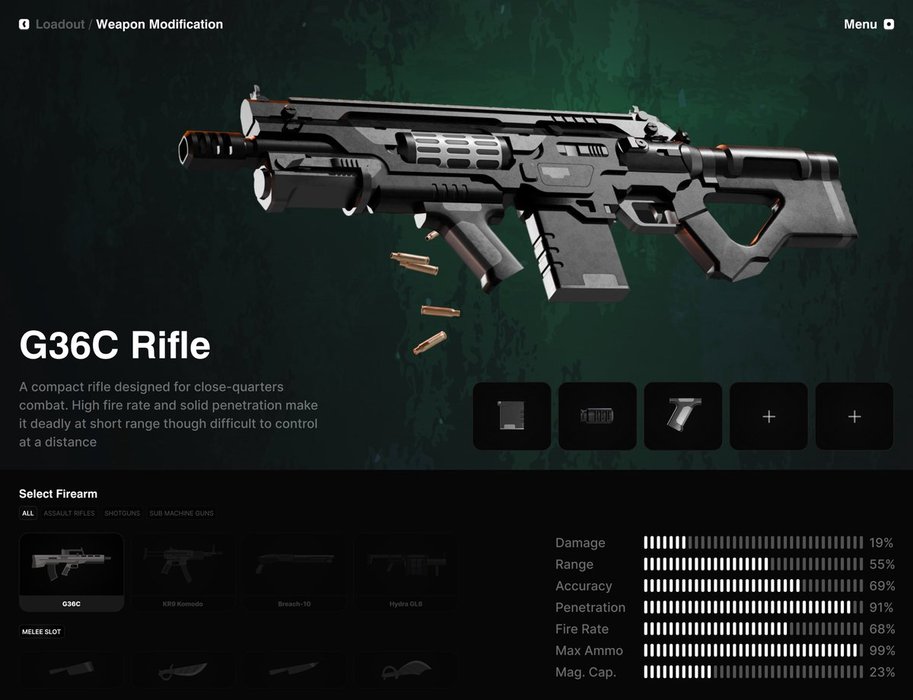Open the Menu in the top corner
Viewport: 913px width, 700px height.
[868, 24]
